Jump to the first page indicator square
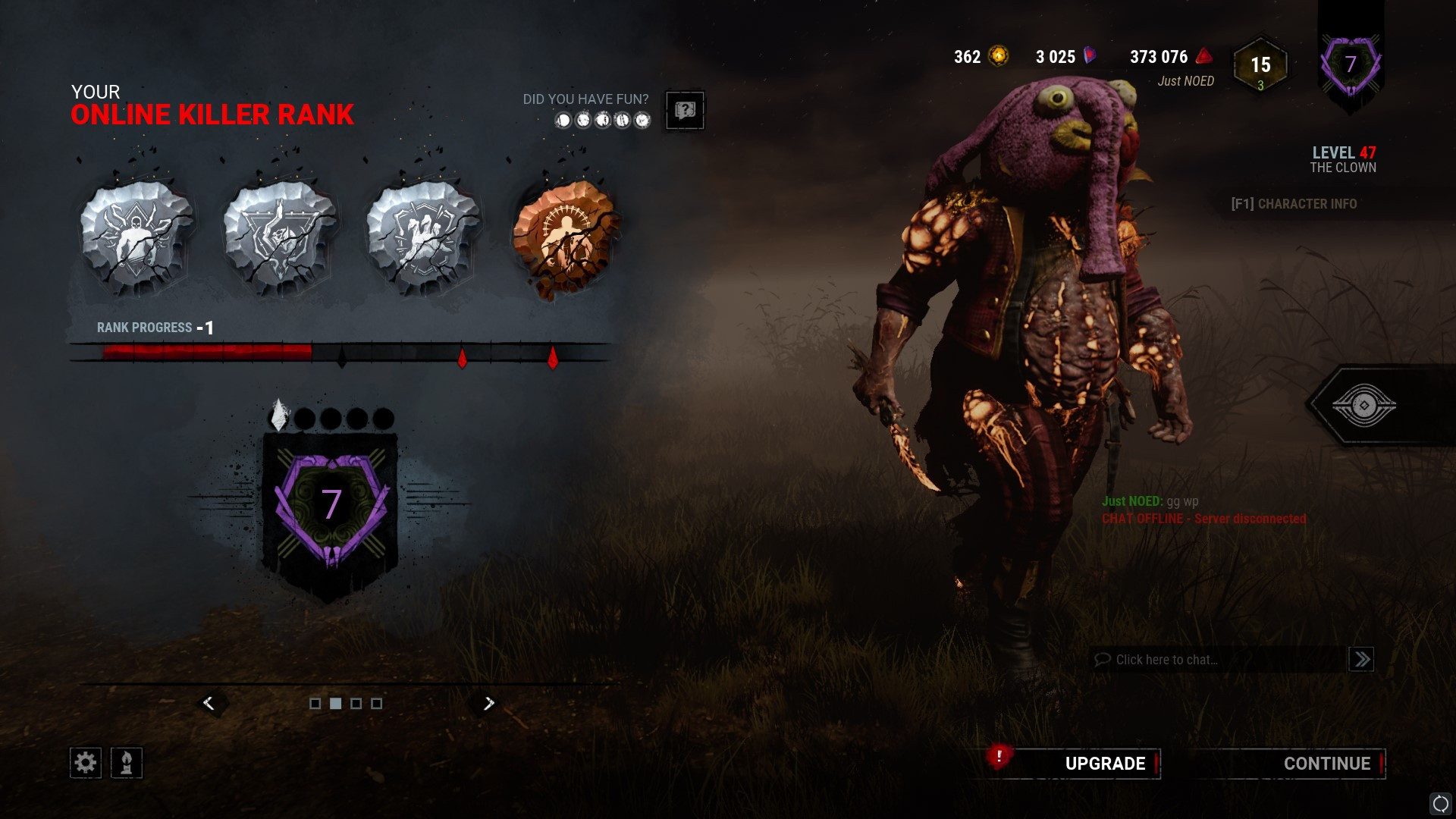Screen dimensions: 1456x819 click(315, 704)
